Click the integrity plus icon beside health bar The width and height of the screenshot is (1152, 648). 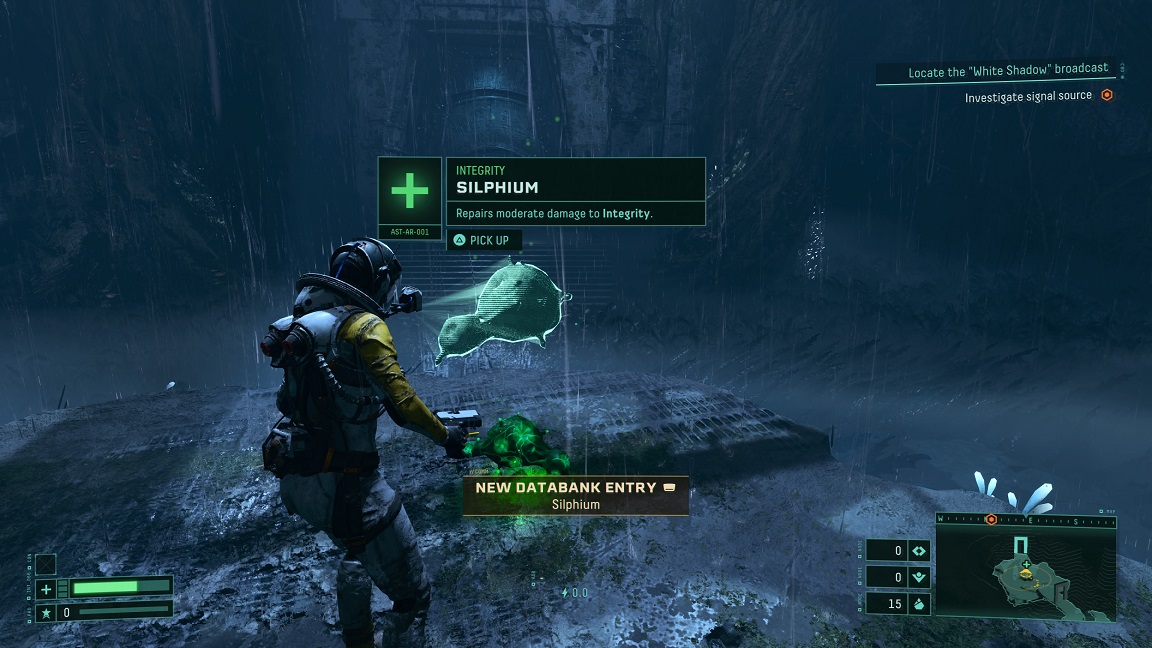pyautogui.click(x=45, y=589)
